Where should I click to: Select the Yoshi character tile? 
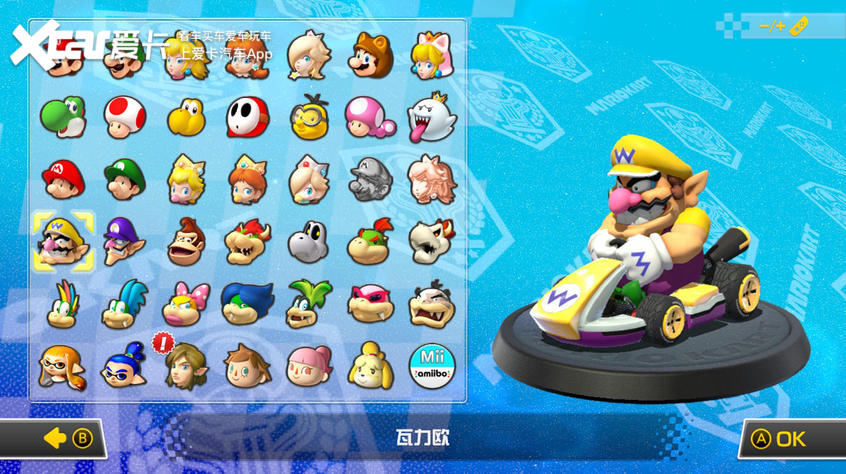click(x=62, y=118)
